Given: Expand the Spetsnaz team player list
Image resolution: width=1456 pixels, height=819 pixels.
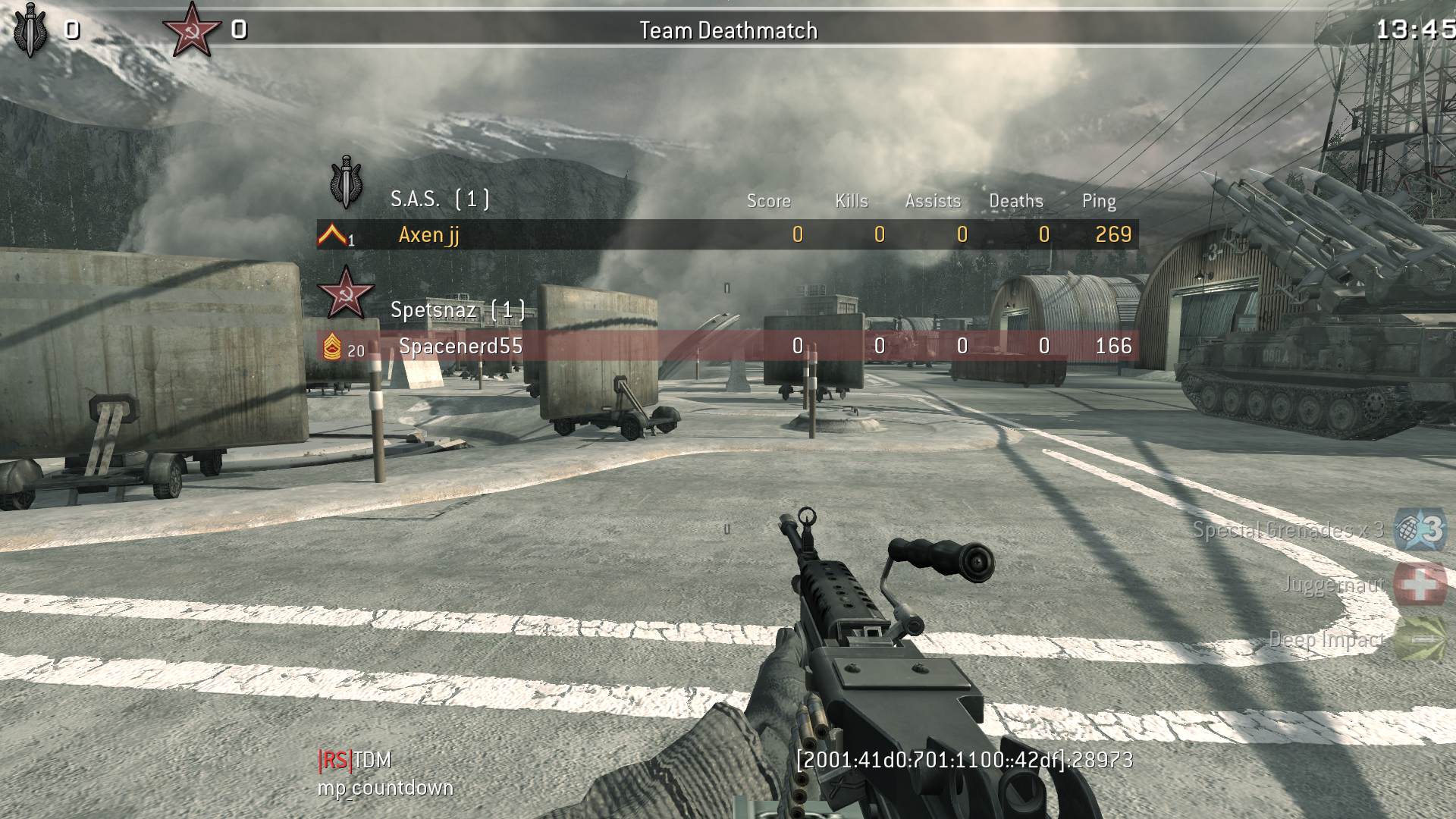Looking at the screenshot, I should (x=434, y=309).
